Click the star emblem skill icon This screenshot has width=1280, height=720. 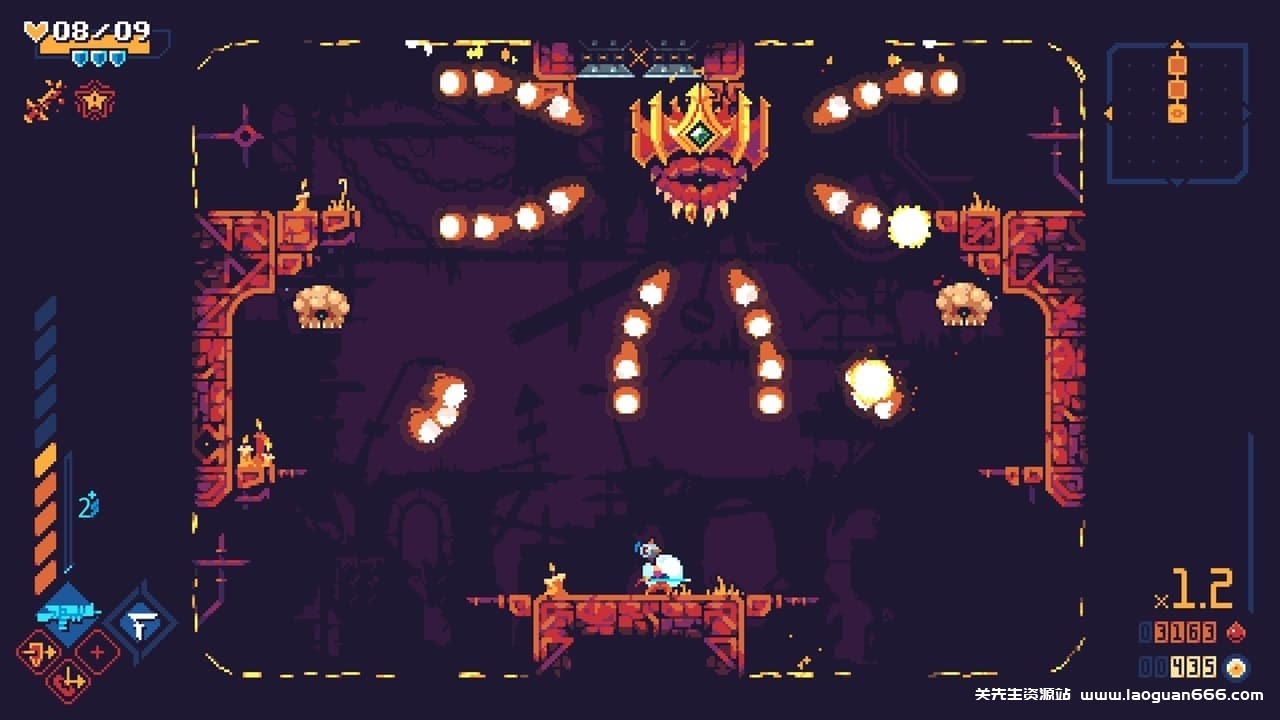coord(95,101)
